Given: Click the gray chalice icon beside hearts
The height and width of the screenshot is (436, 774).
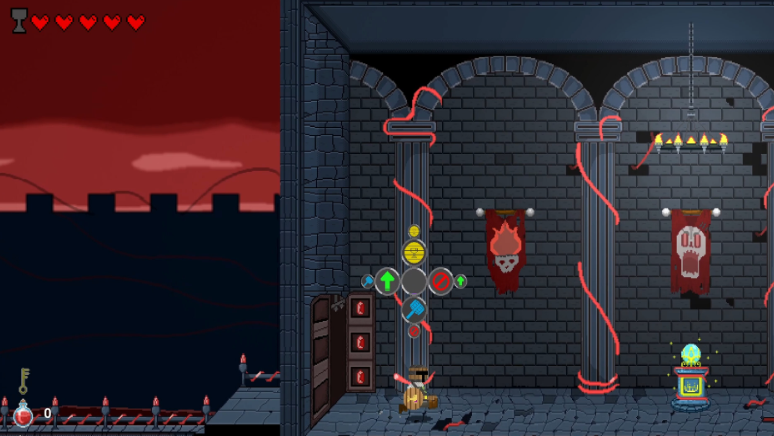Looking at the screenshot, I should pos(18,21).
